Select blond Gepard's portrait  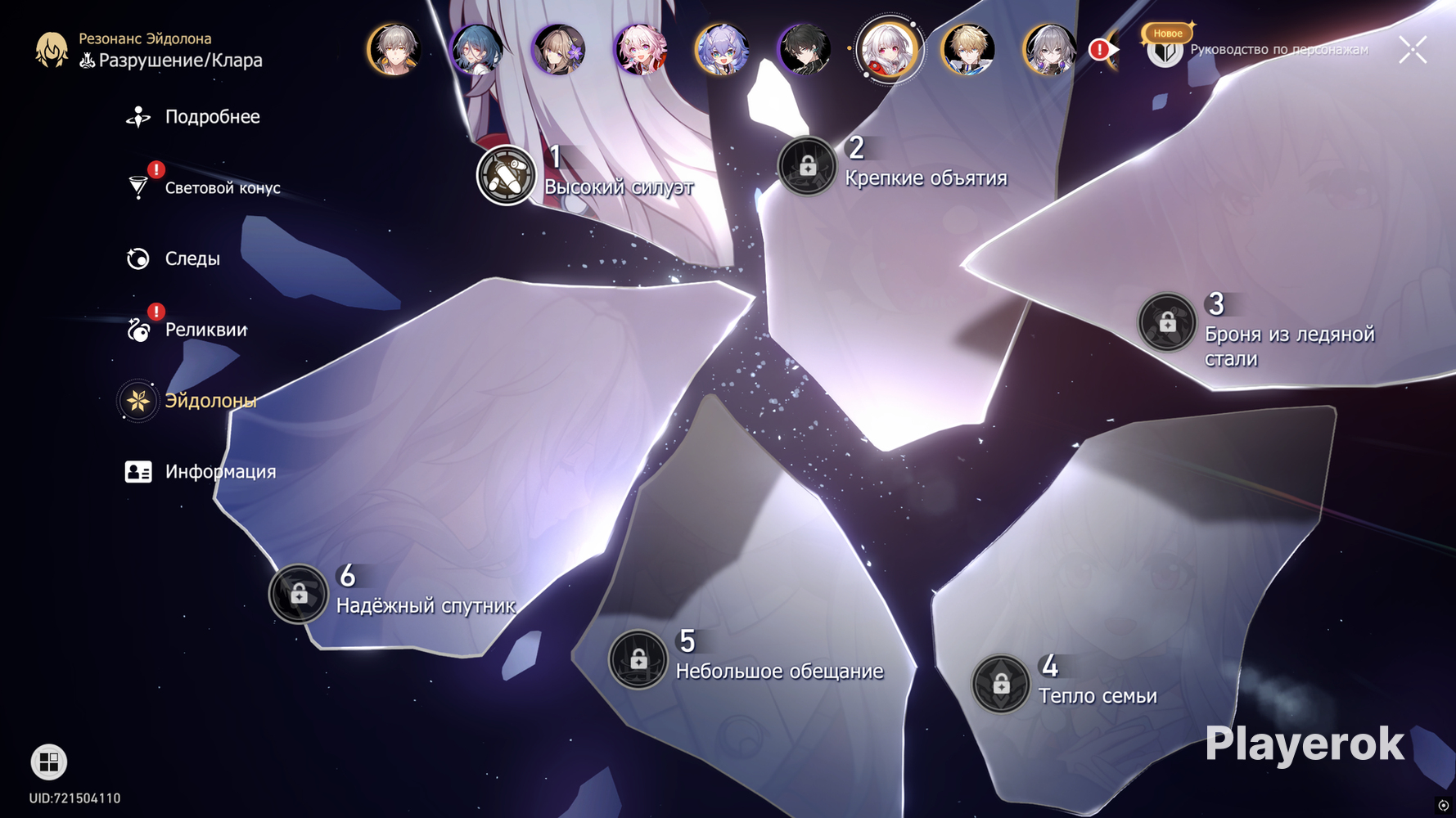(968, 49)
